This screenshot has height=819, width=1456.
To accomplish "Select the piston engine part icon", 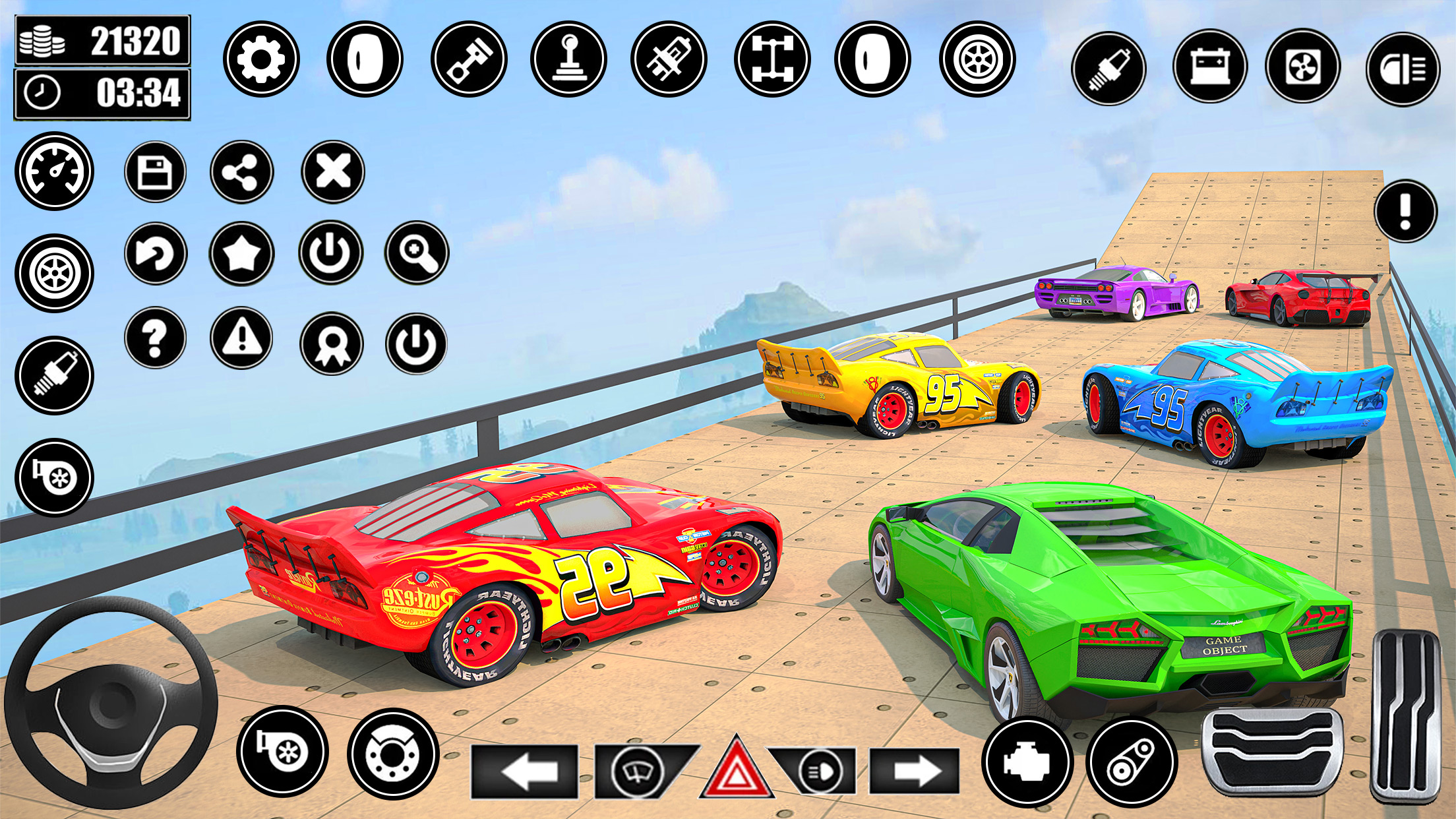I will pyautogui.click(x=469, y=59).
